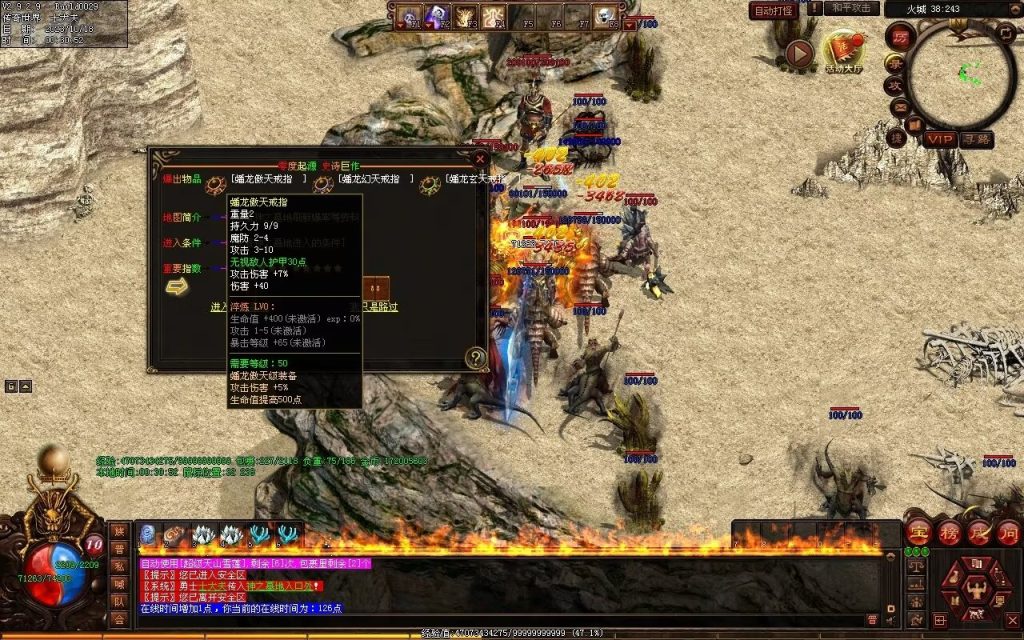Open the VIP menu
1024x640 pixels.
pyautogui.click(x=939, y=139)
